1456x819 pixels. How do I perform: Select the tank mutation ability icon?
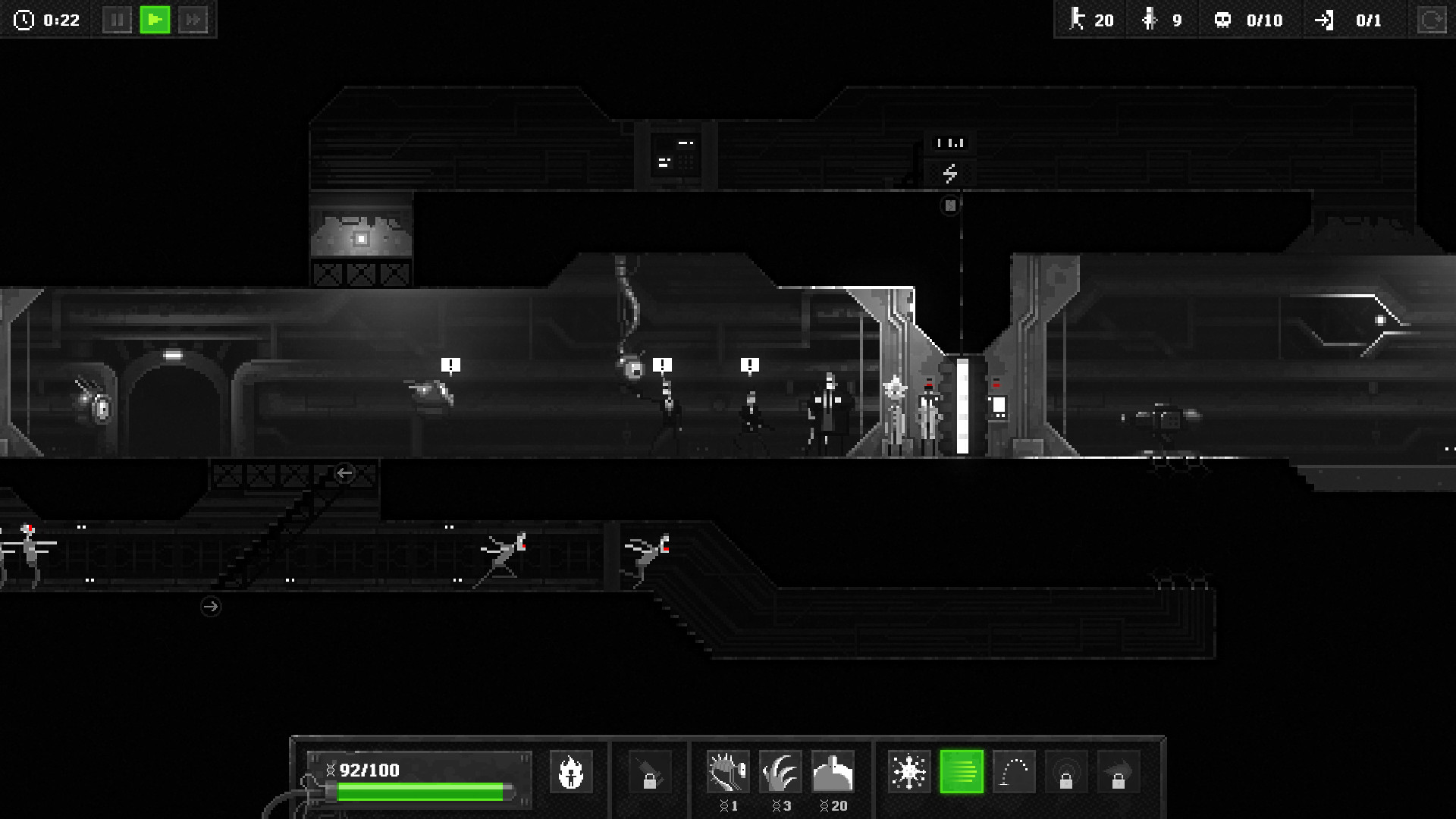pos(833,771)
